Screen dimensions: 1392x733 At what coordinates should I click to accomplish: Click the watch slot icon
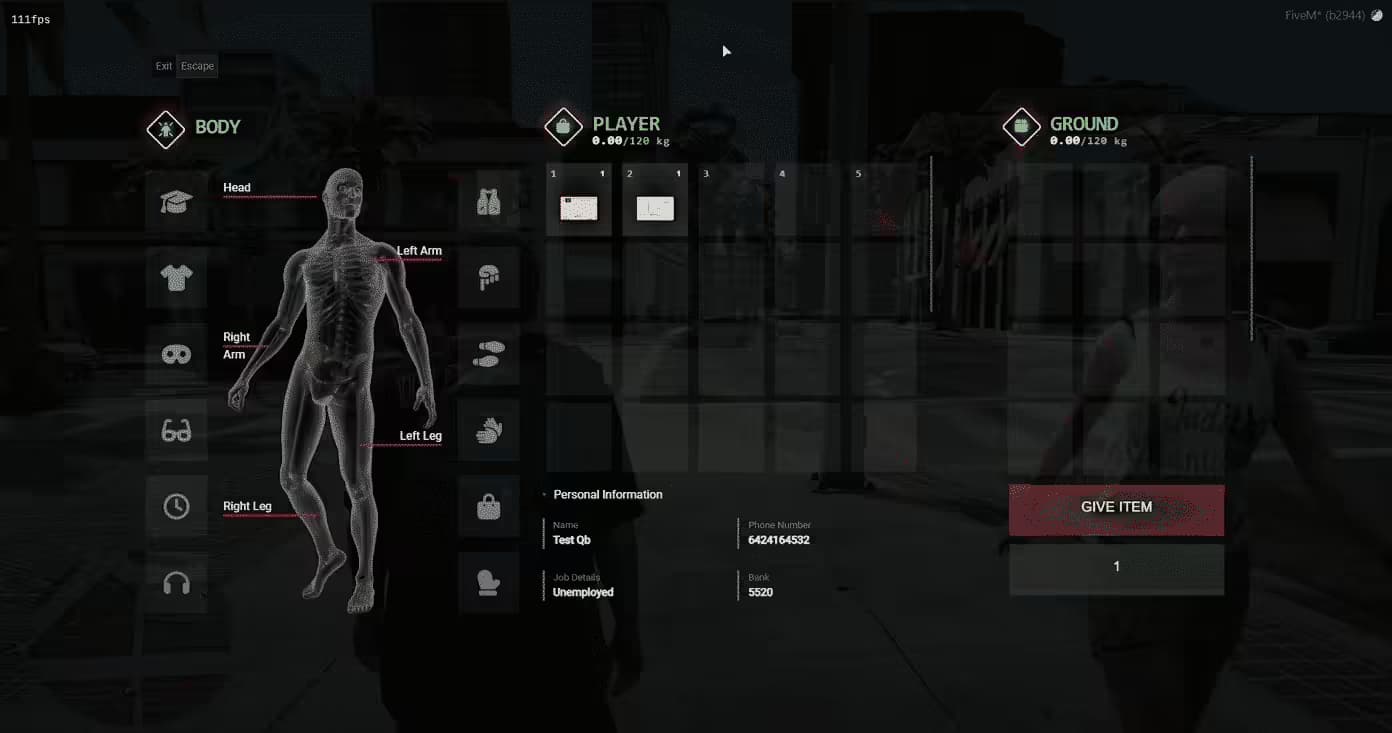(x=177, y=506)
